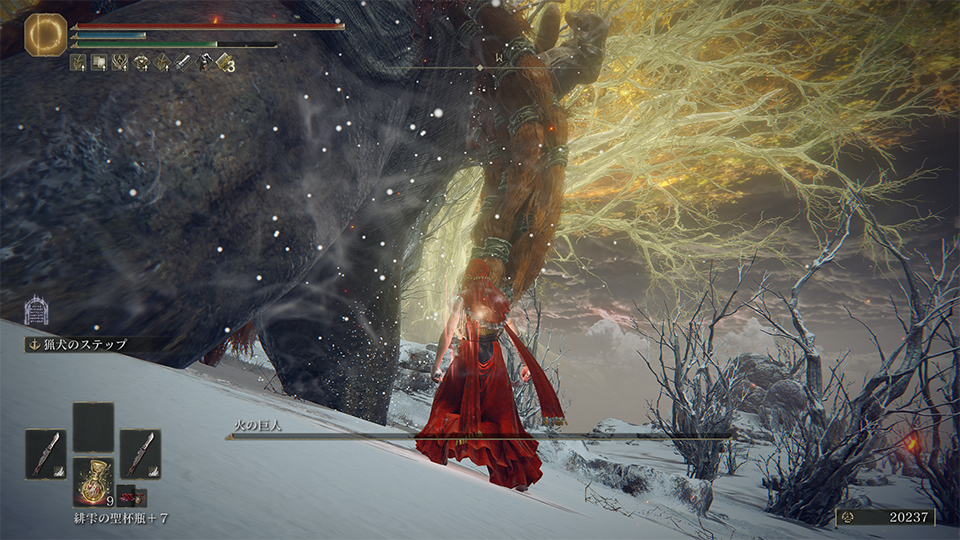Click the gold status icon marked 3
960x540 pixels.
coord(224,63)
